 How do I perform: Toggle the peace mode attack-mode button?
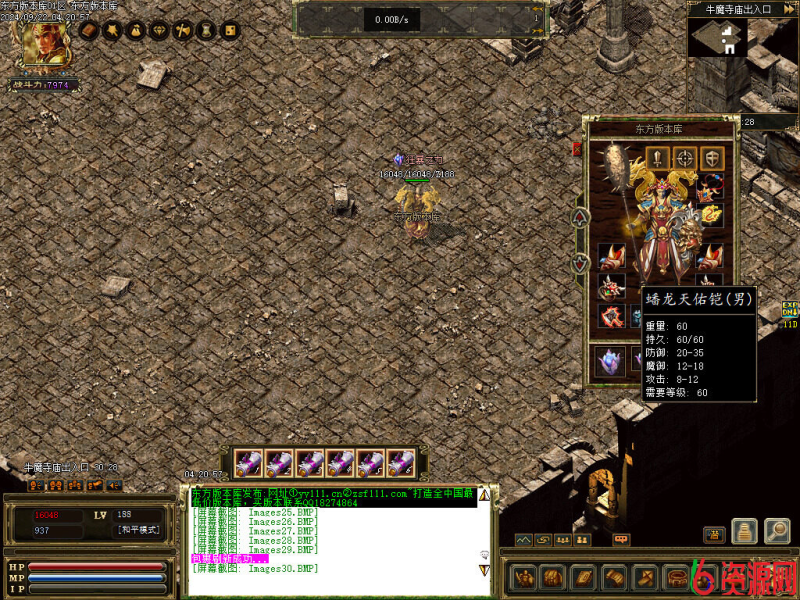coord(138,530)
